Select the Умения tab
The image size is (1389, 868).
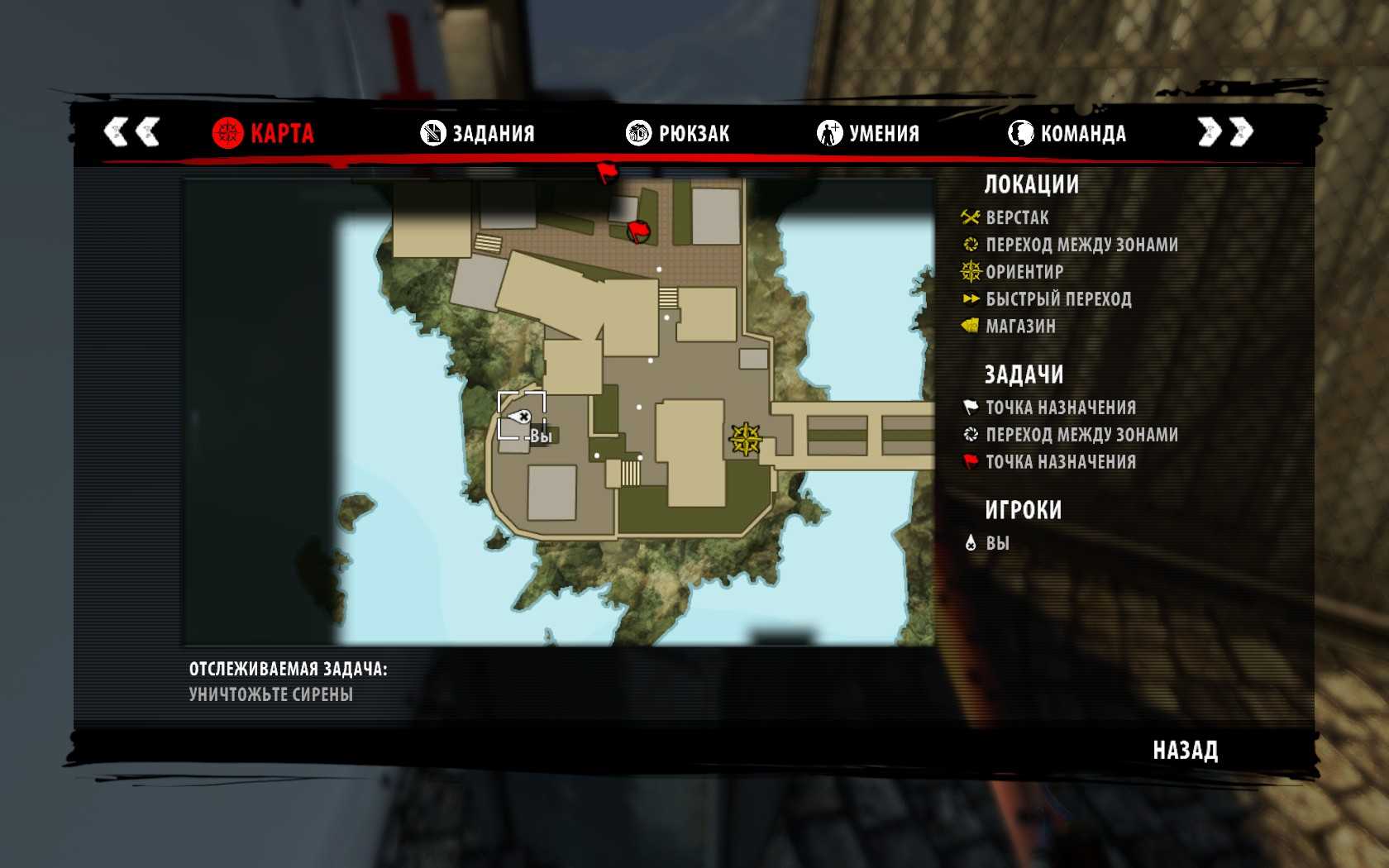pyautogui.click(x=868, y=133)
